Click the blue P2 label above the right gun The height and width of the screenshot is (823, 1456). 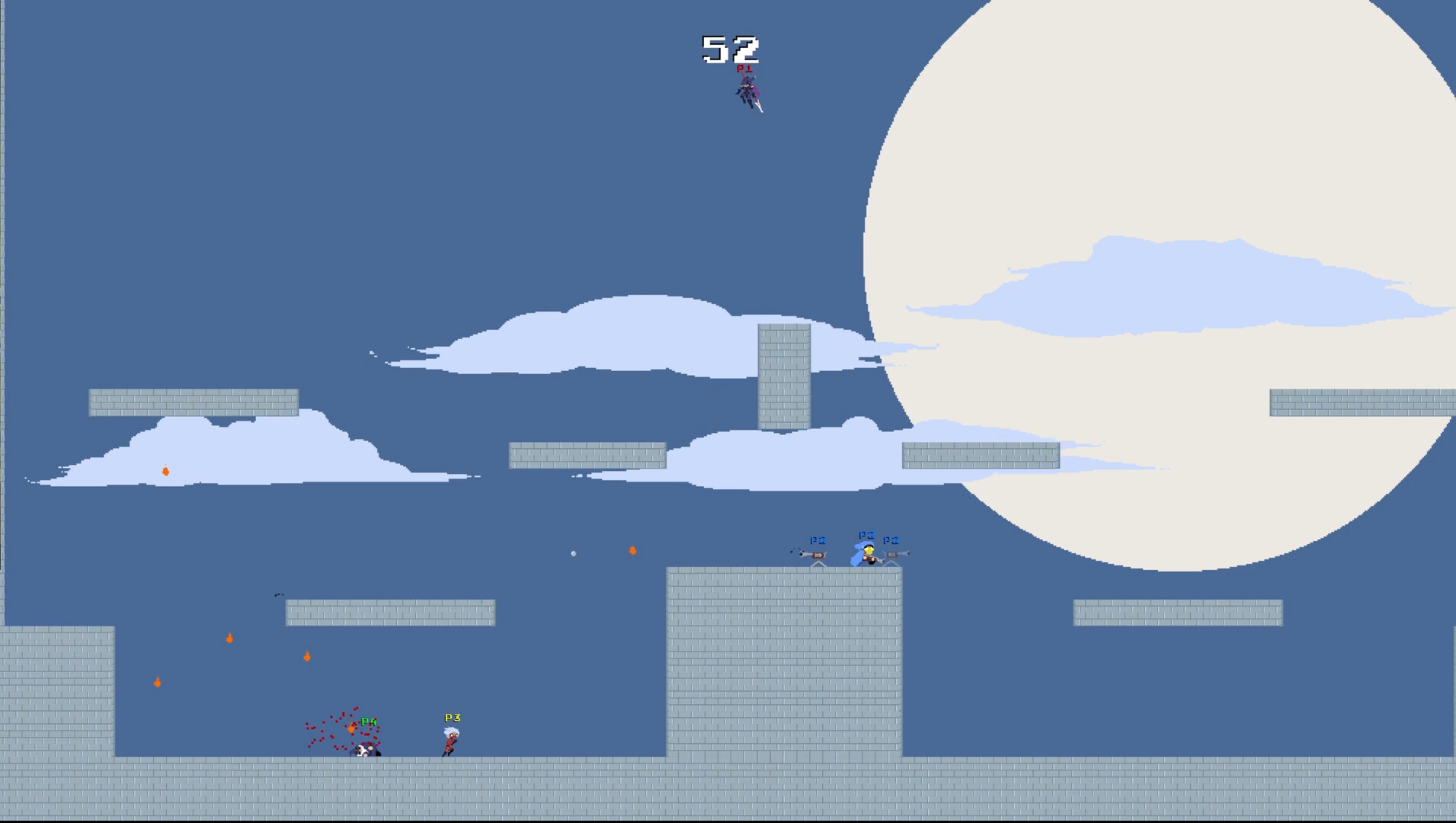tap(892, 541)
